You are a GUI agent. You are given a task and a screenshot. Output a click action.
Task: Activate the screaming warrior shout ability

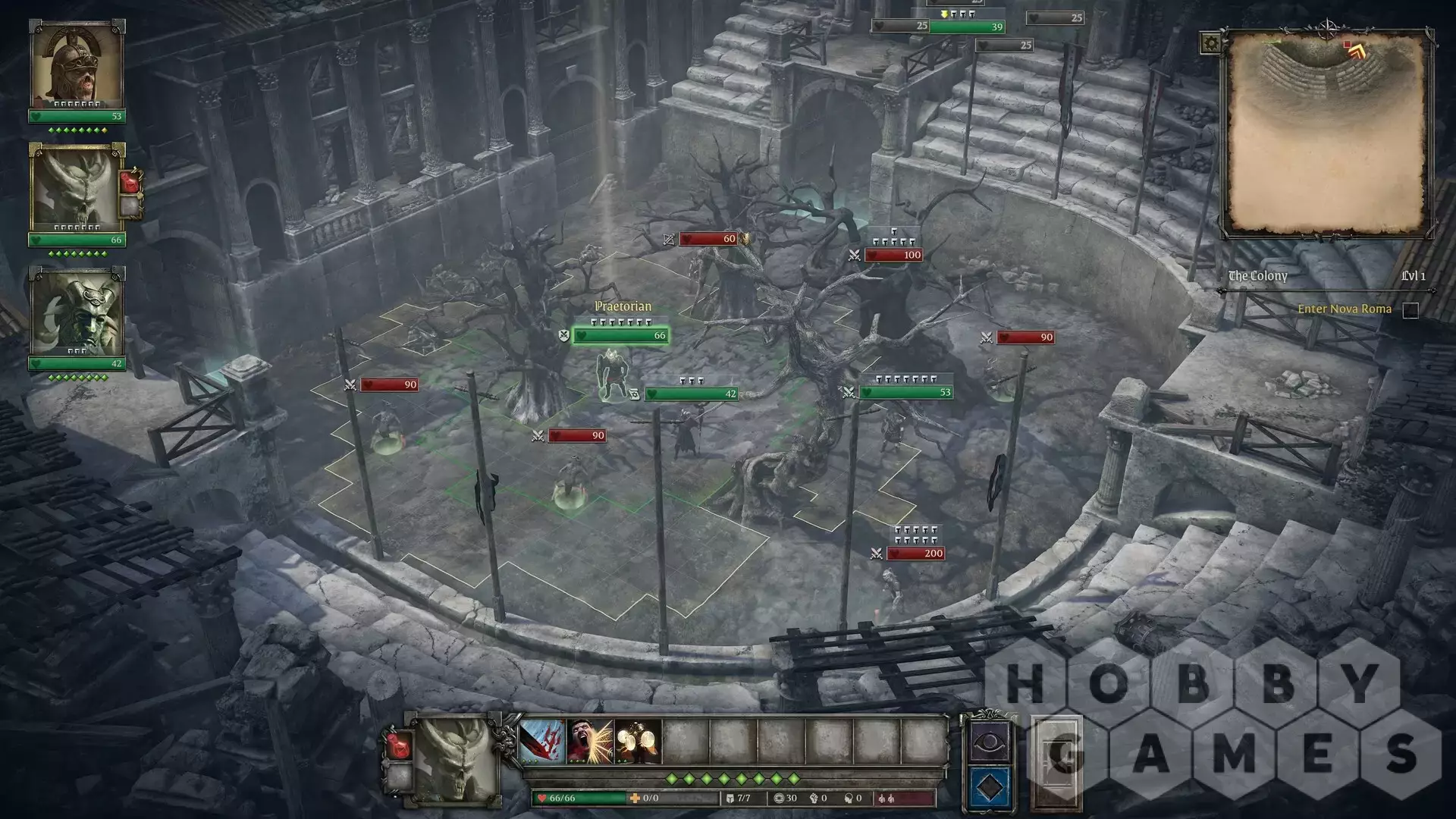coord(590,742)
